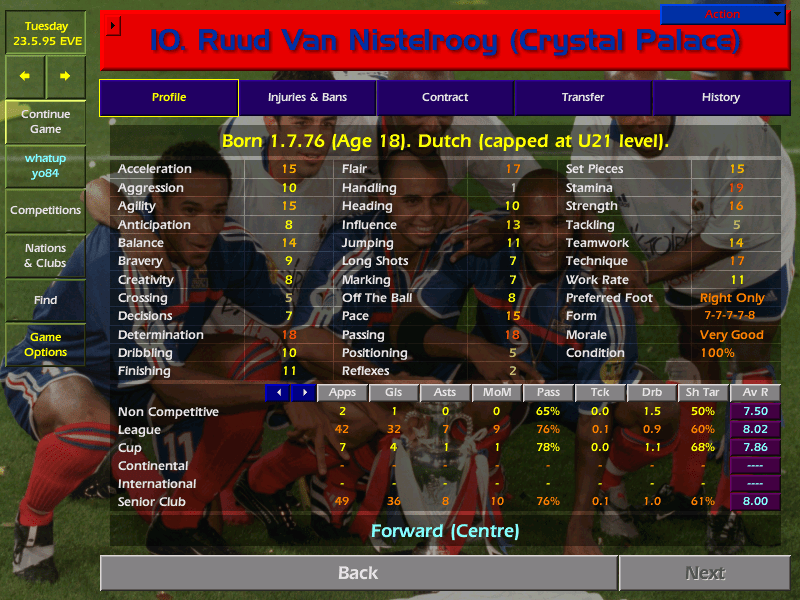This screenshot has width=800, height=600.
Task: Open the Contract tab
Action: coord(445,97)
